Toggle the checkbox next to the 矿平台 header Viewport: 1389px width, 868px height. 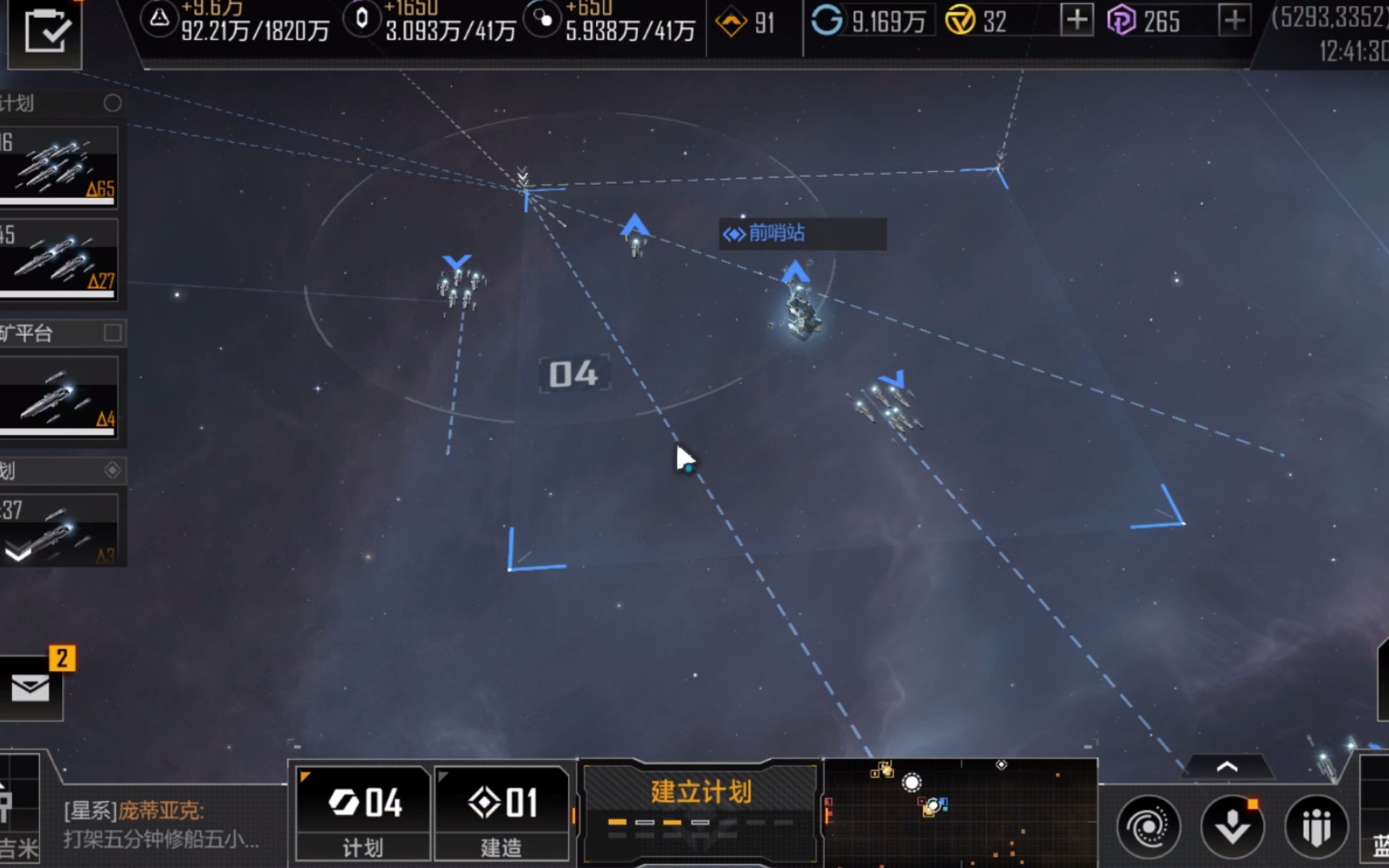pos(113,333)
